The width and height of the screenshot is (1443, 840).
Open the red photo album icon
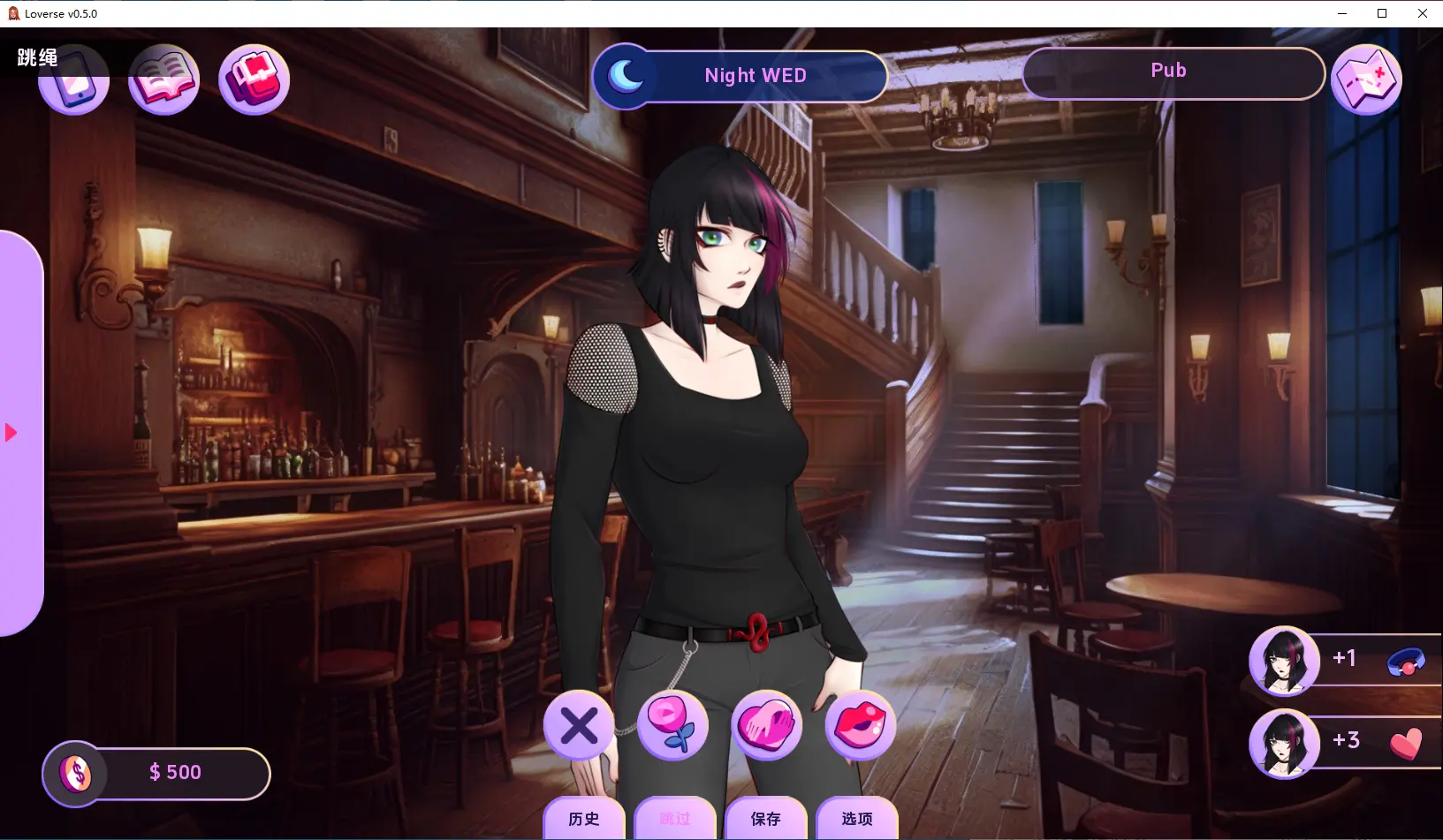254,79
